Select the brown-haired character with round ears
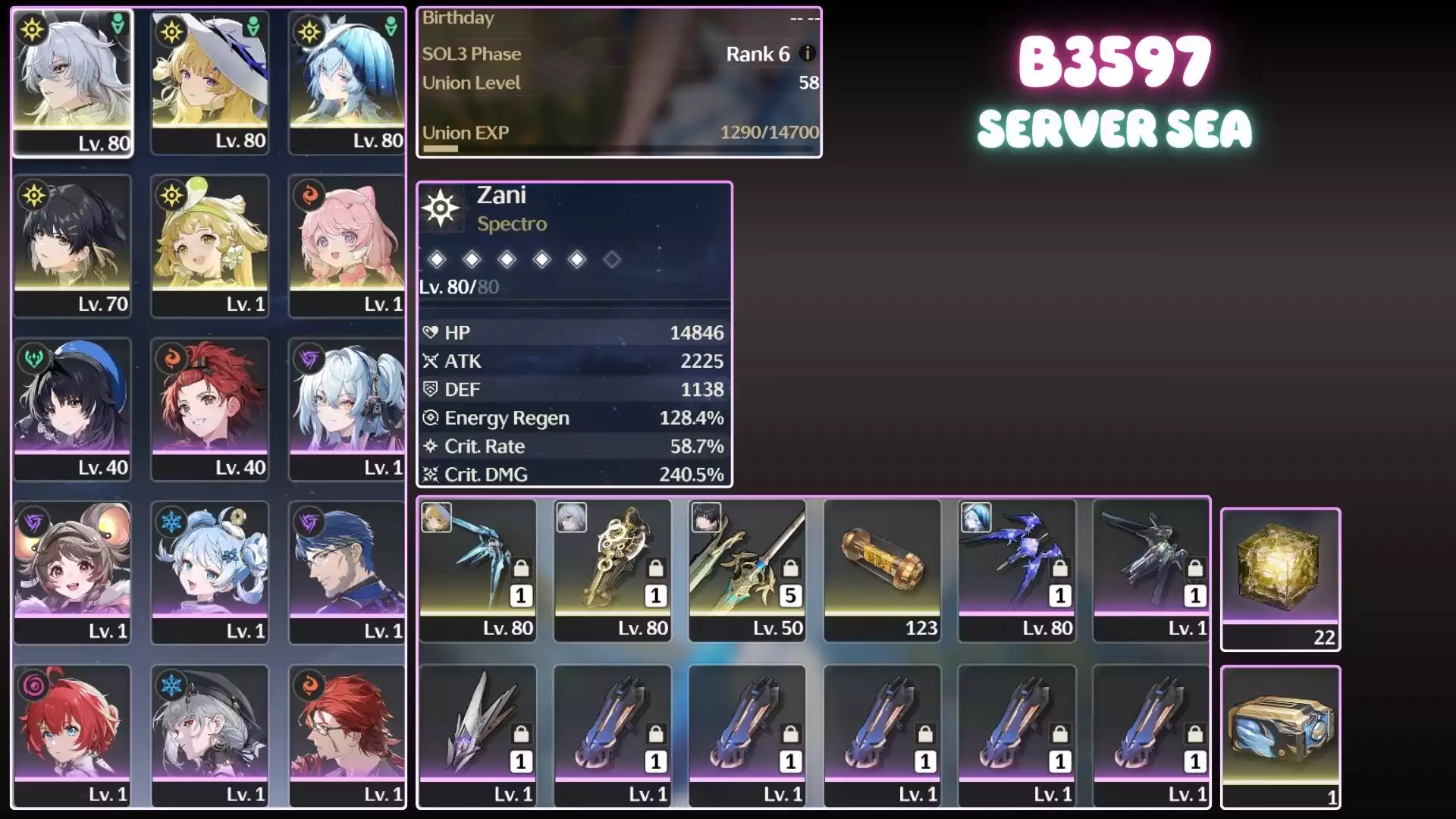The height and width of the screenshot is (819, 1456). coord(73,572)
